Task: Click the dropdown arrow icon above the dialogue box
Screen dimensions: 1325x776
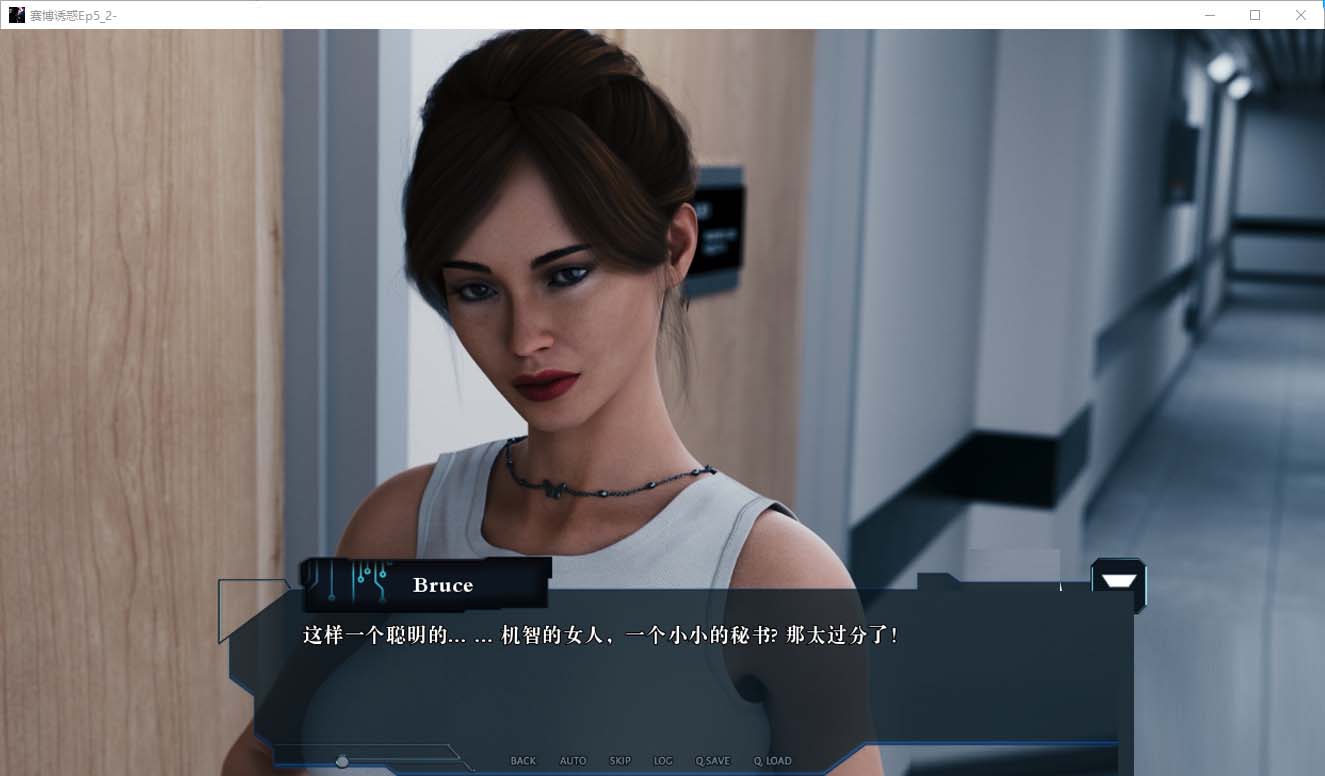Action: 1117,581
